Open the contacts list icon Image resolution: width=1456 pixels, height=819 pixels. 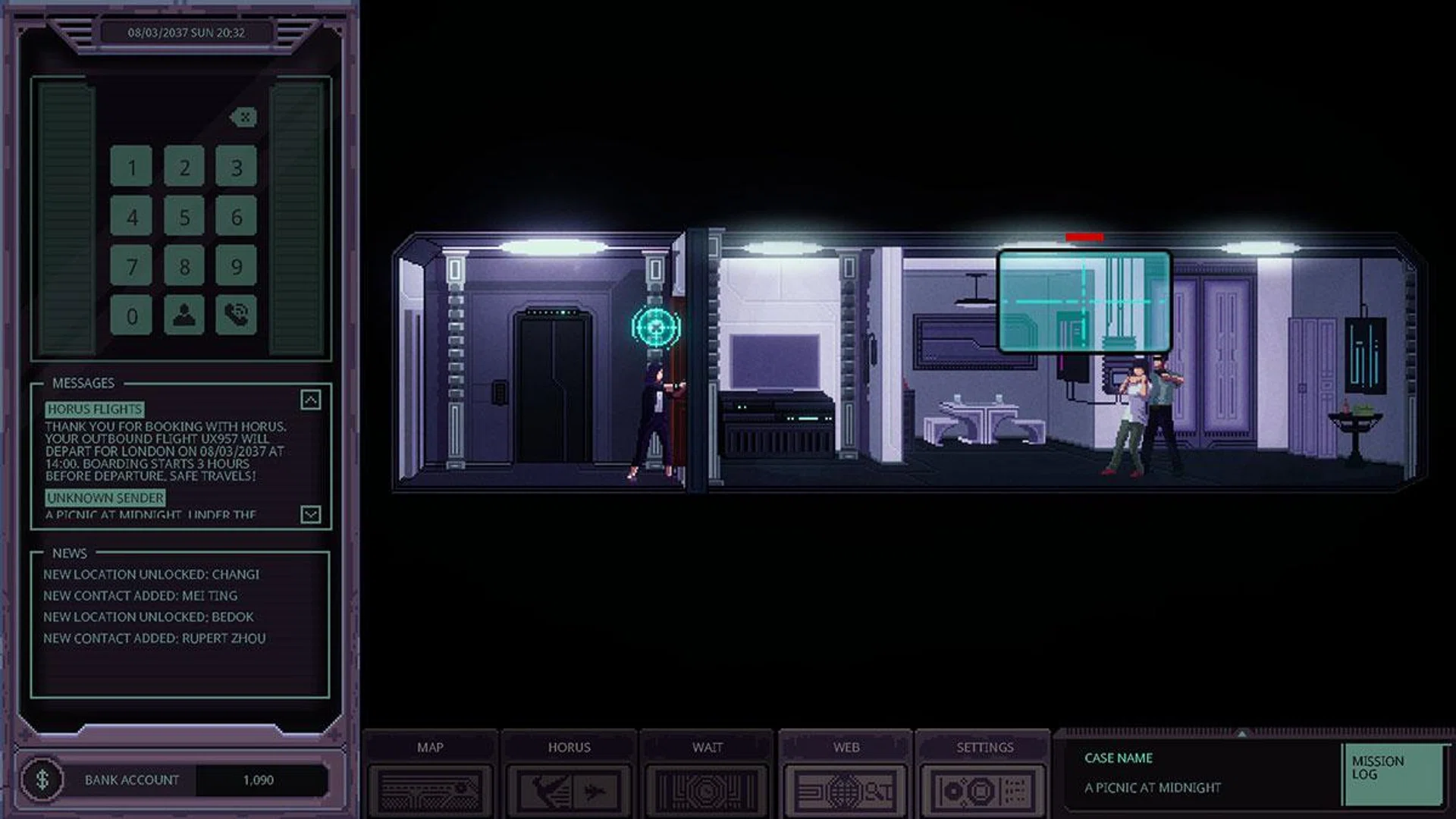point(184,315)
